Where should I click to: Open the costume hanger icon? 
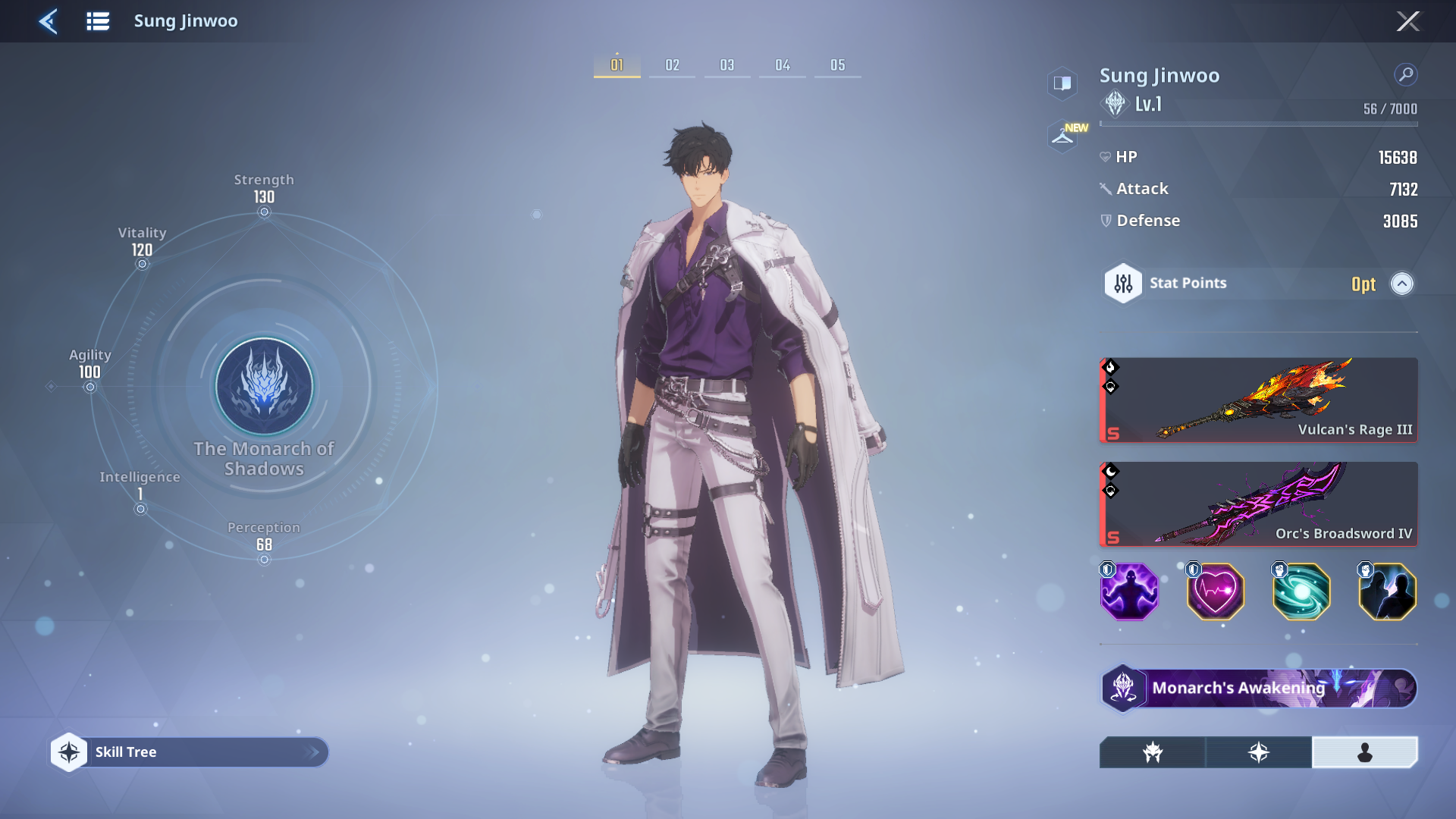click(x=1062, y=136)
